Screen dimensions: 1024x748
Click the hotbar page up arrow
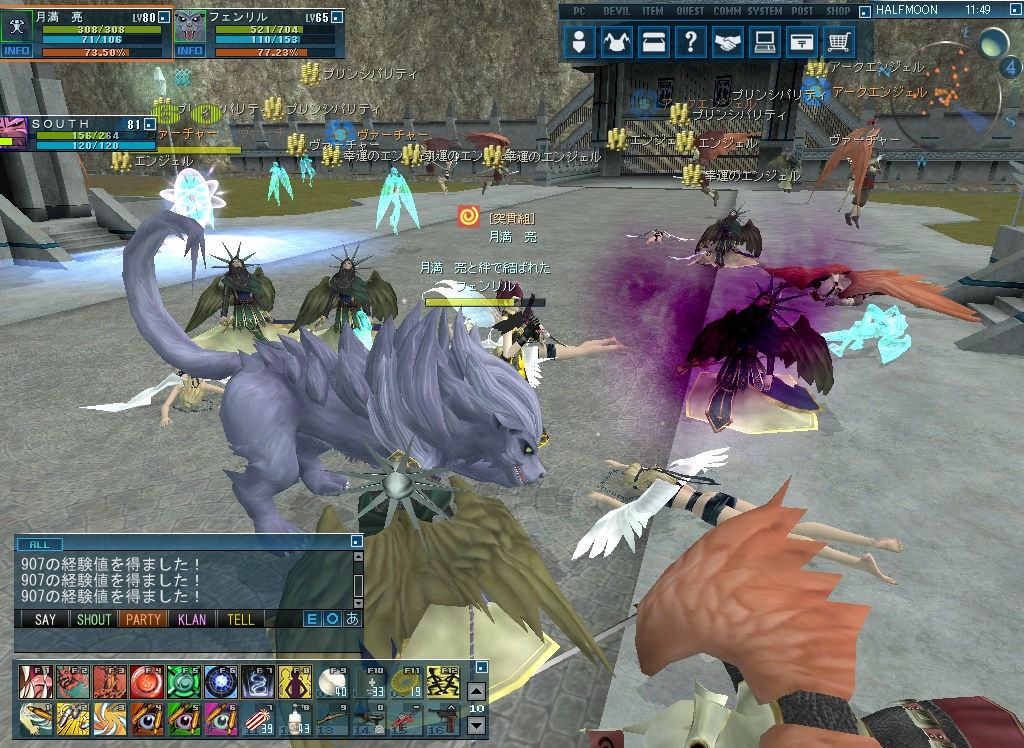[x=477, y=691]
